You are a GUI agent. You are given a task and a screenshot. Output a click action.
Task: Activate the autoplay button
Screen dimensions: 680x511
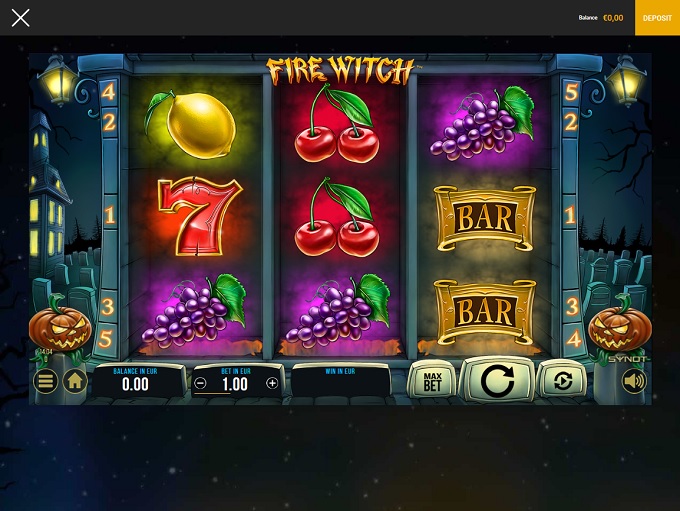pyautogui.click(x=562, y=381)
